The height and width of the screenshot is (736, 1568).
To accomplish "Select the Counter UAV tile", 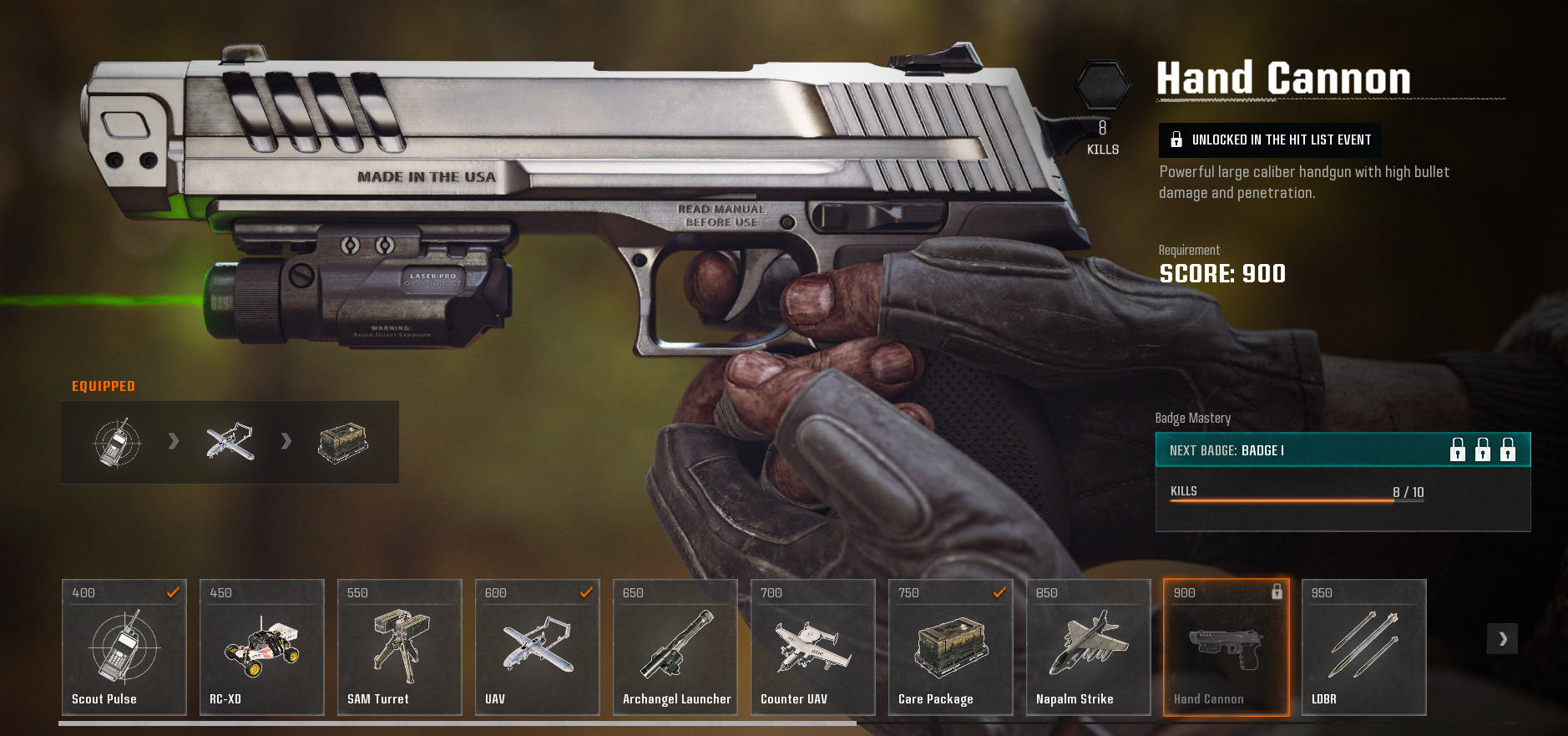I will pos(813,647).
